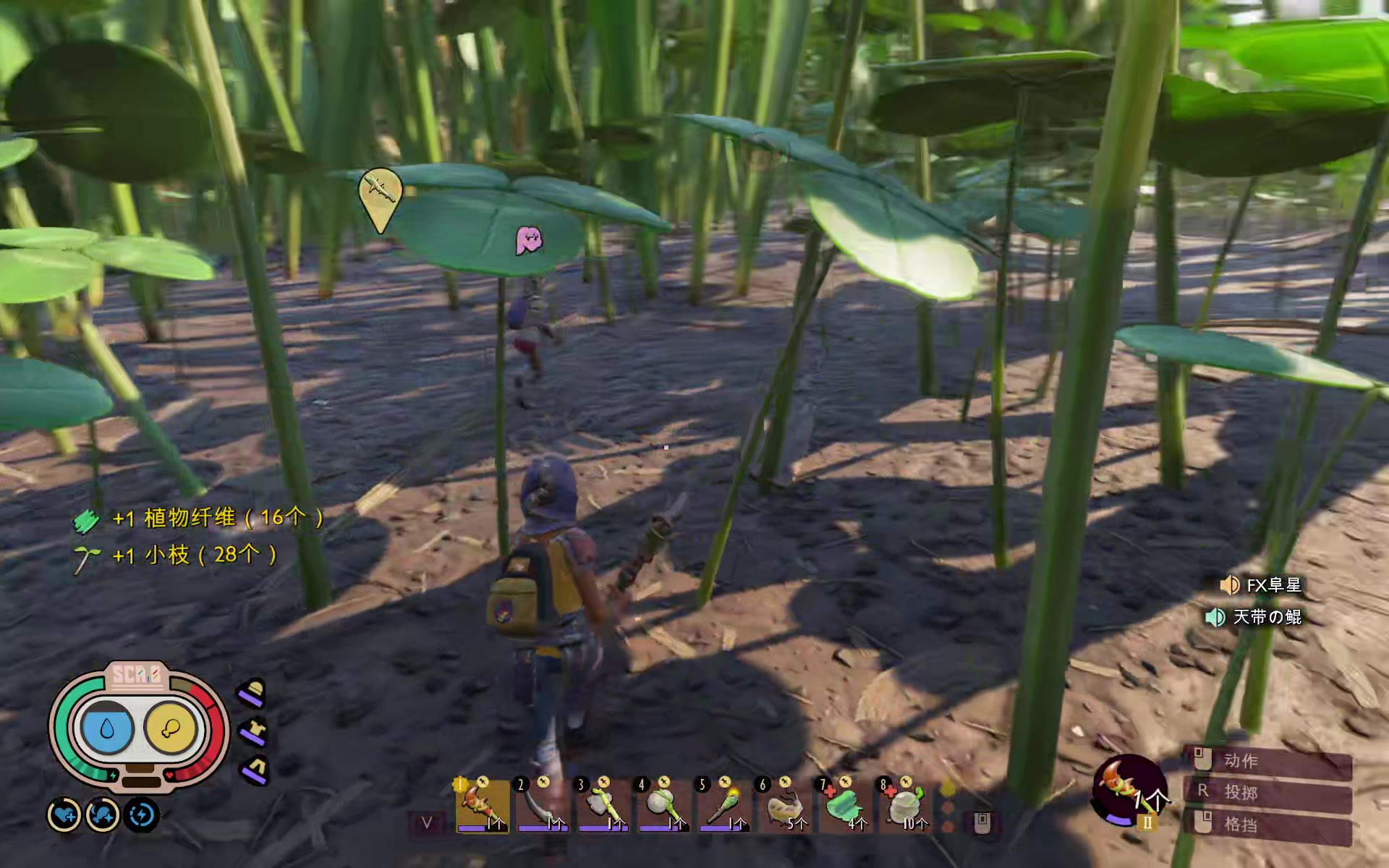Click the drumstick-sparkle food buff icon
This screenshot has width=1389, height=868.
point(102,816)
